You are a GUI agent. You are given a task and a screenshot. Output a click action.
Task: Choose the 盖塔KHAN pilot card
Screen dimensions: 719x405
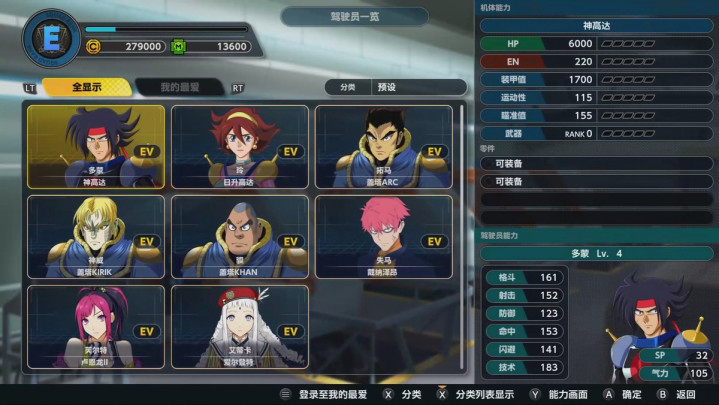tap(240, 237)
